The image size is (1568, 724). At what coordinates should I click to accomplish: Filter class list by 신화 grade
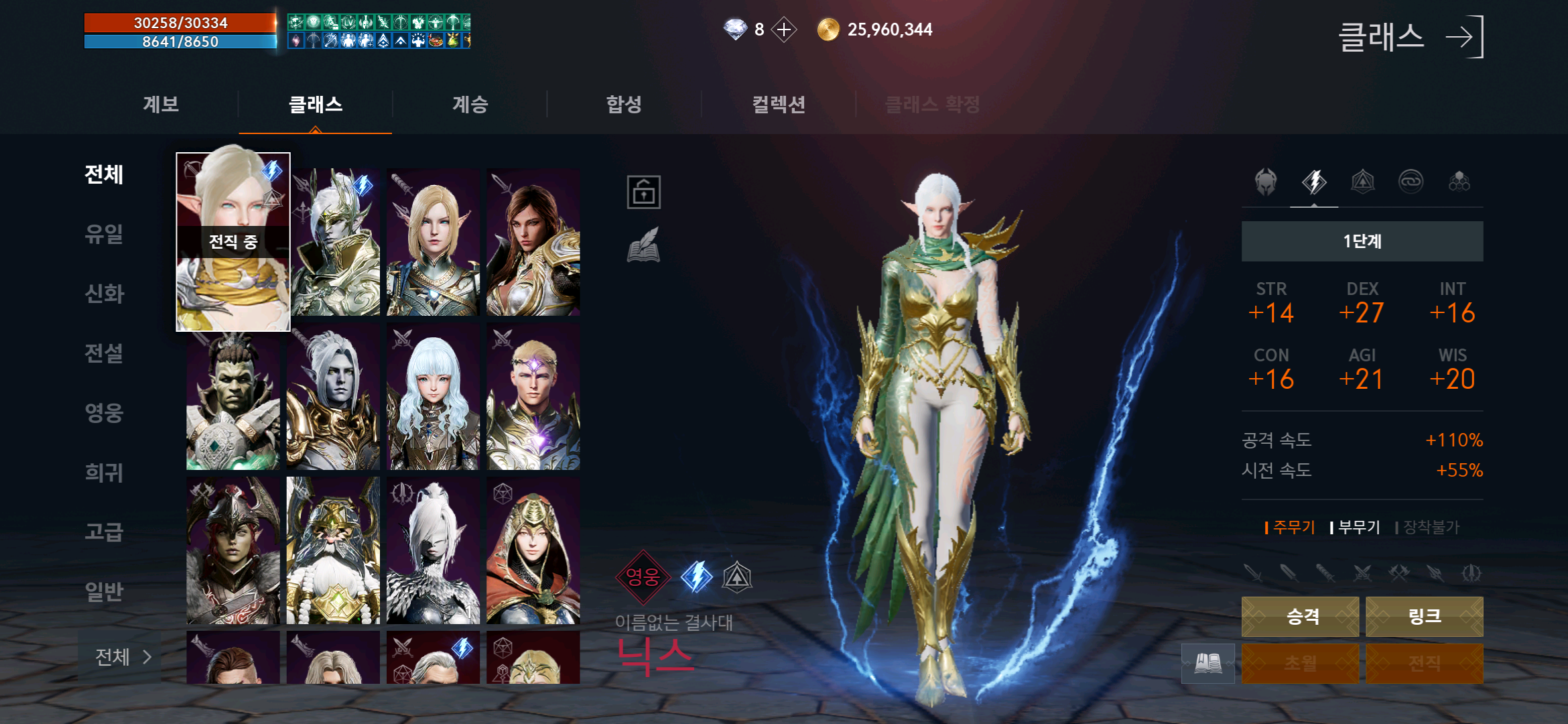pyautogui.click(x=104, y=294)
